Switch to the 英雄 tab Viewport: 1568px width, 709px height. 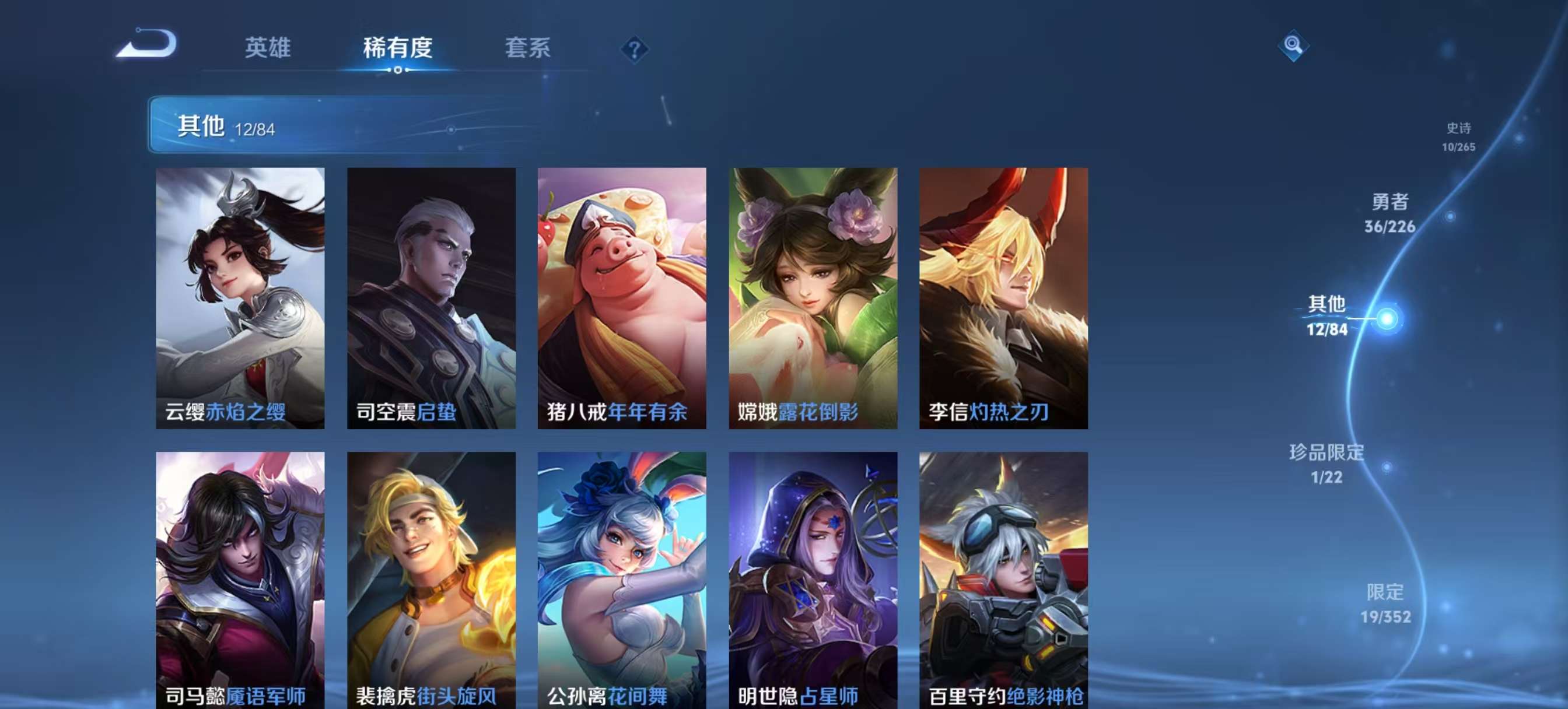[268, 47]
